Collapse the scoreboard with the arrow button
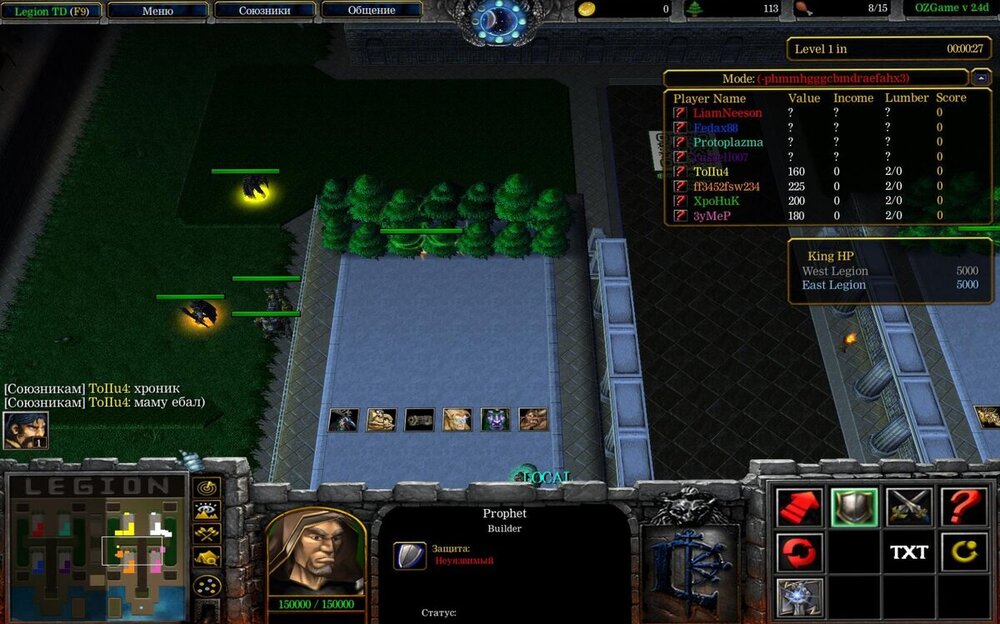The width and height of the screenshot is (1000, 624). [981, 78]
